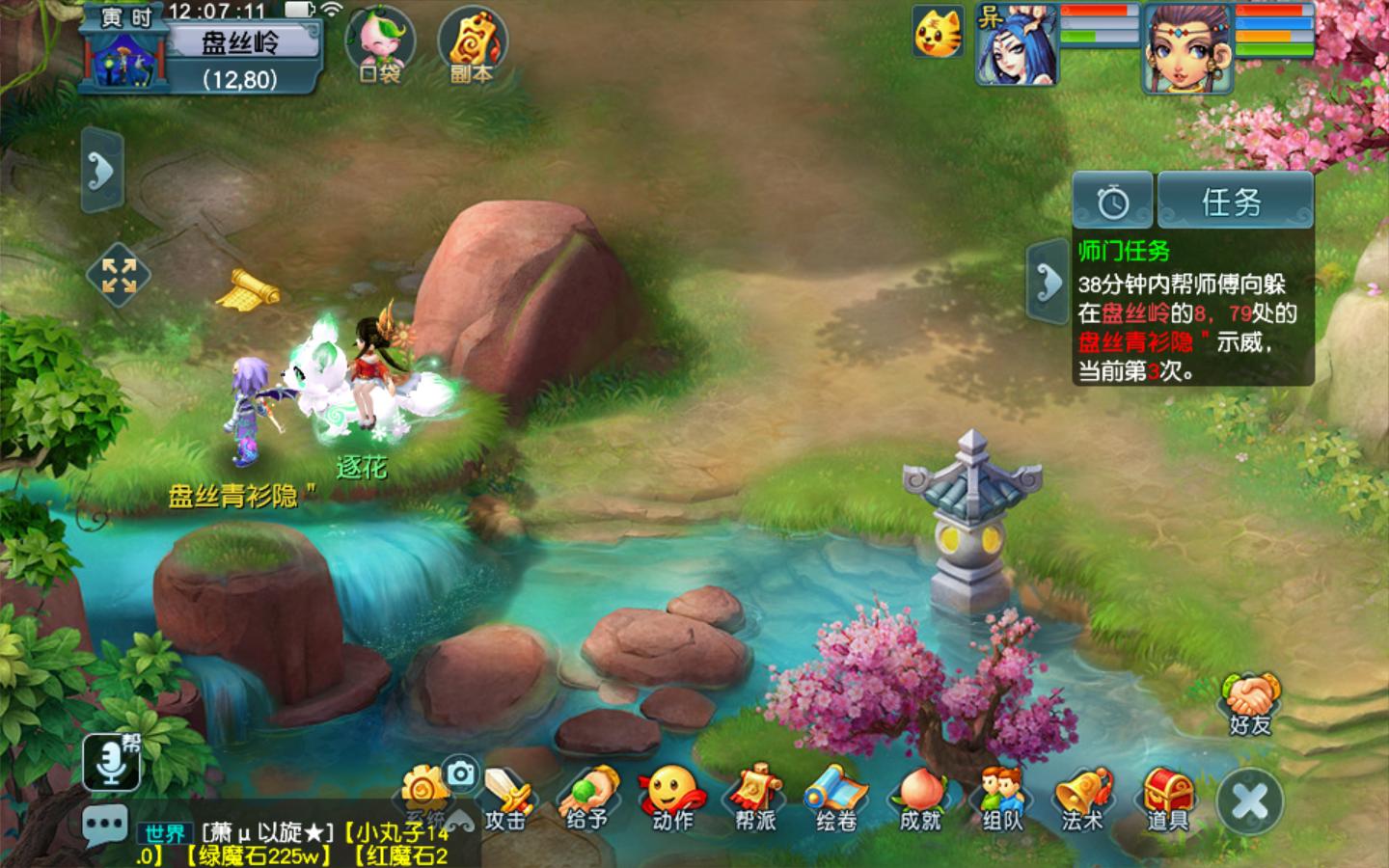Switch to the stopwatch timer tab
This screenshot has width=1389, height=868.
(x=1113, y=202)
